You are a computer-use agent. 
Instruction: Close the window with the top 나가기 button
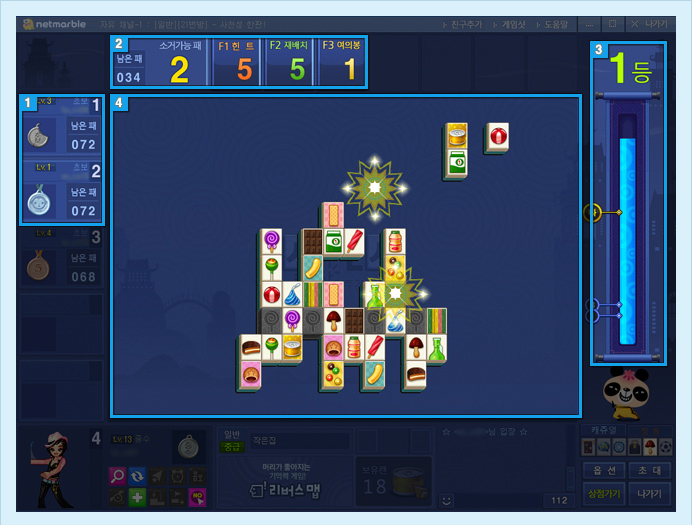(x=656, y=24)
